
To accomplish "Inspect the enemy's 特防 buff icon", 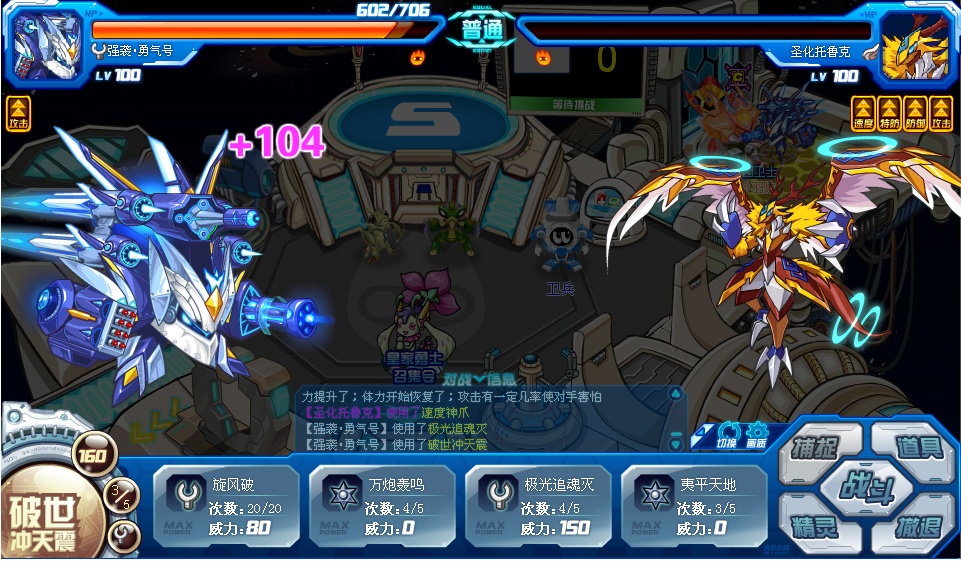I will (889, 112).
